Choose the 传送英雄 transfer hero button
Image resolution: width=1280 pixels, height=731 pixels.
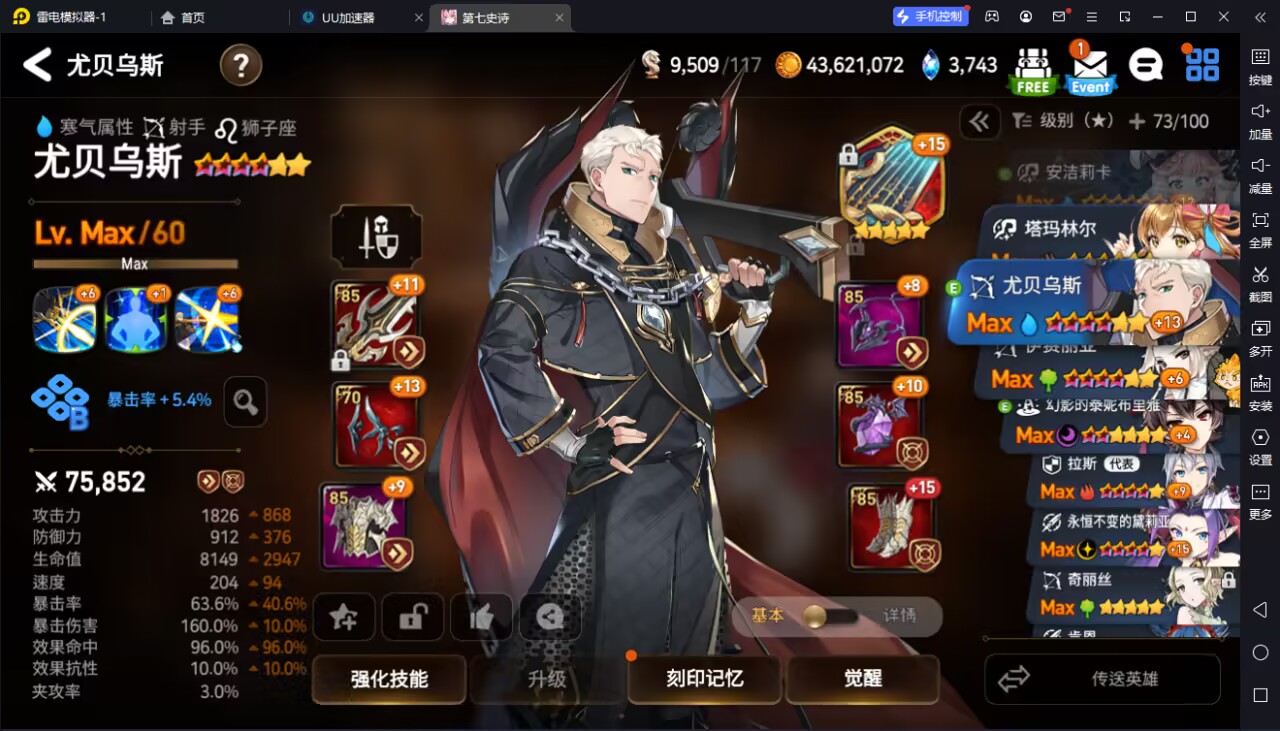1102,679
